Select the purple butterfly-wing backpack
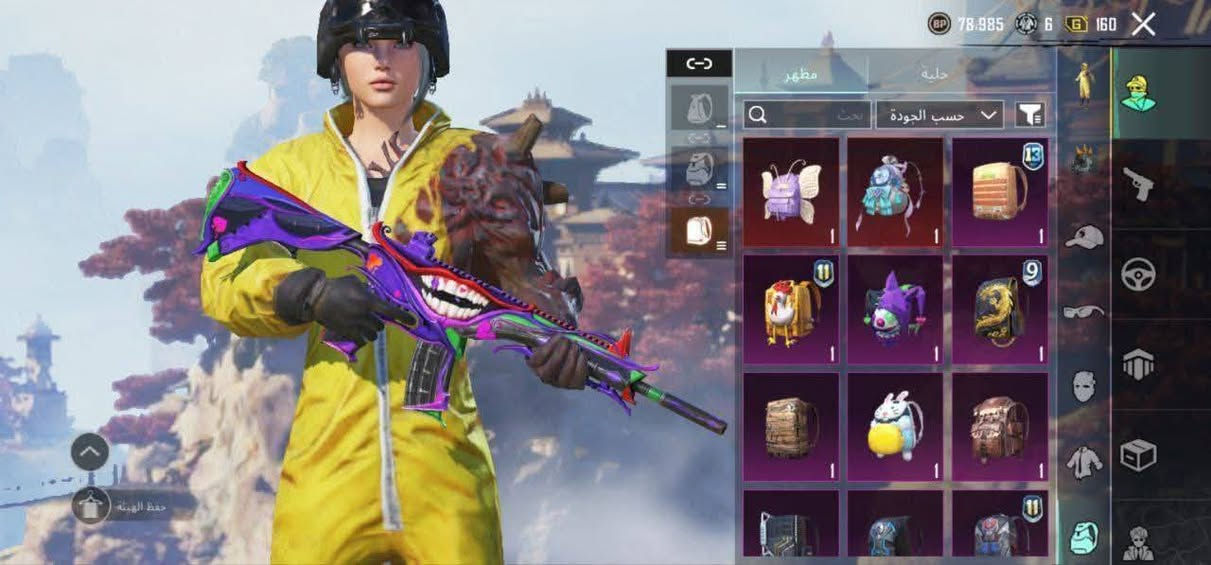Viewport: 1211px width, 565px height. click(x=791, y=192)
